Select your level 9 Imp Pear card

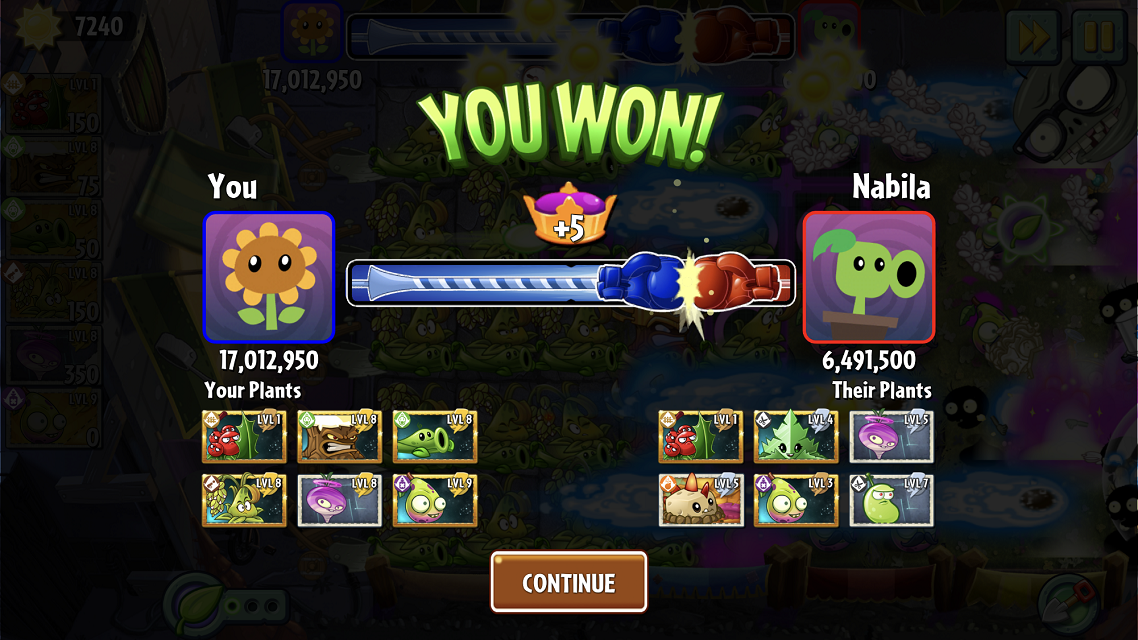pos(434,500)
